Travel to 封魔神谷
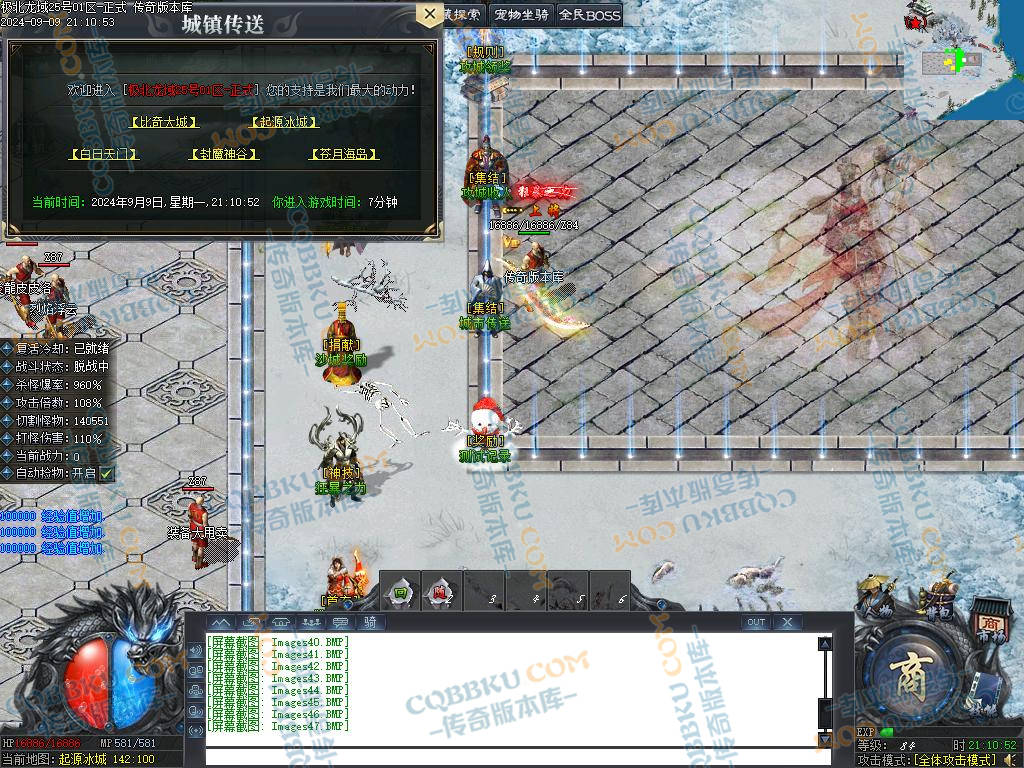 point(224,154)
